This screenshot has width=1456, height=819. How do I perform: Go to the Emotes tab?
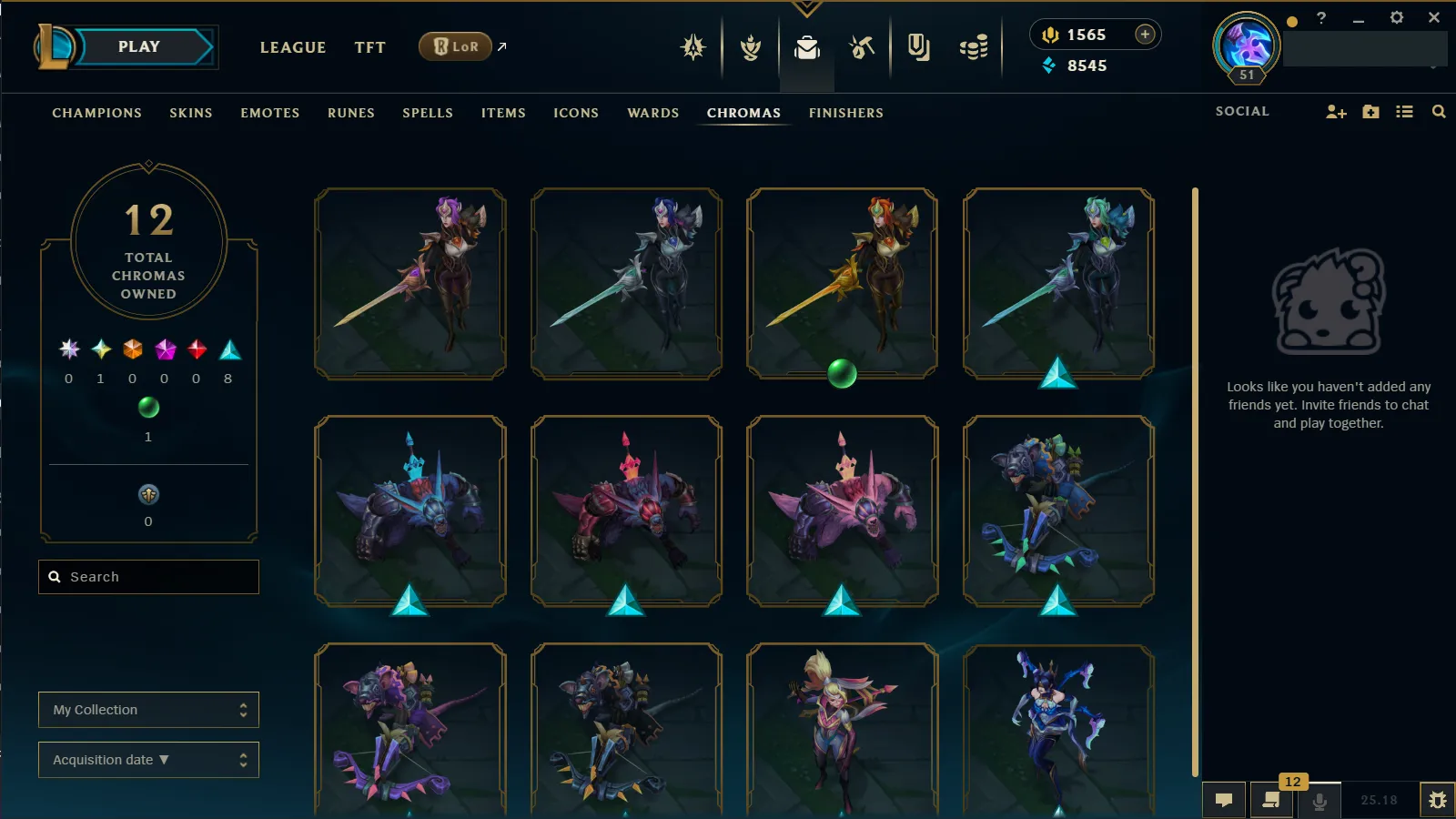point(269,113)
